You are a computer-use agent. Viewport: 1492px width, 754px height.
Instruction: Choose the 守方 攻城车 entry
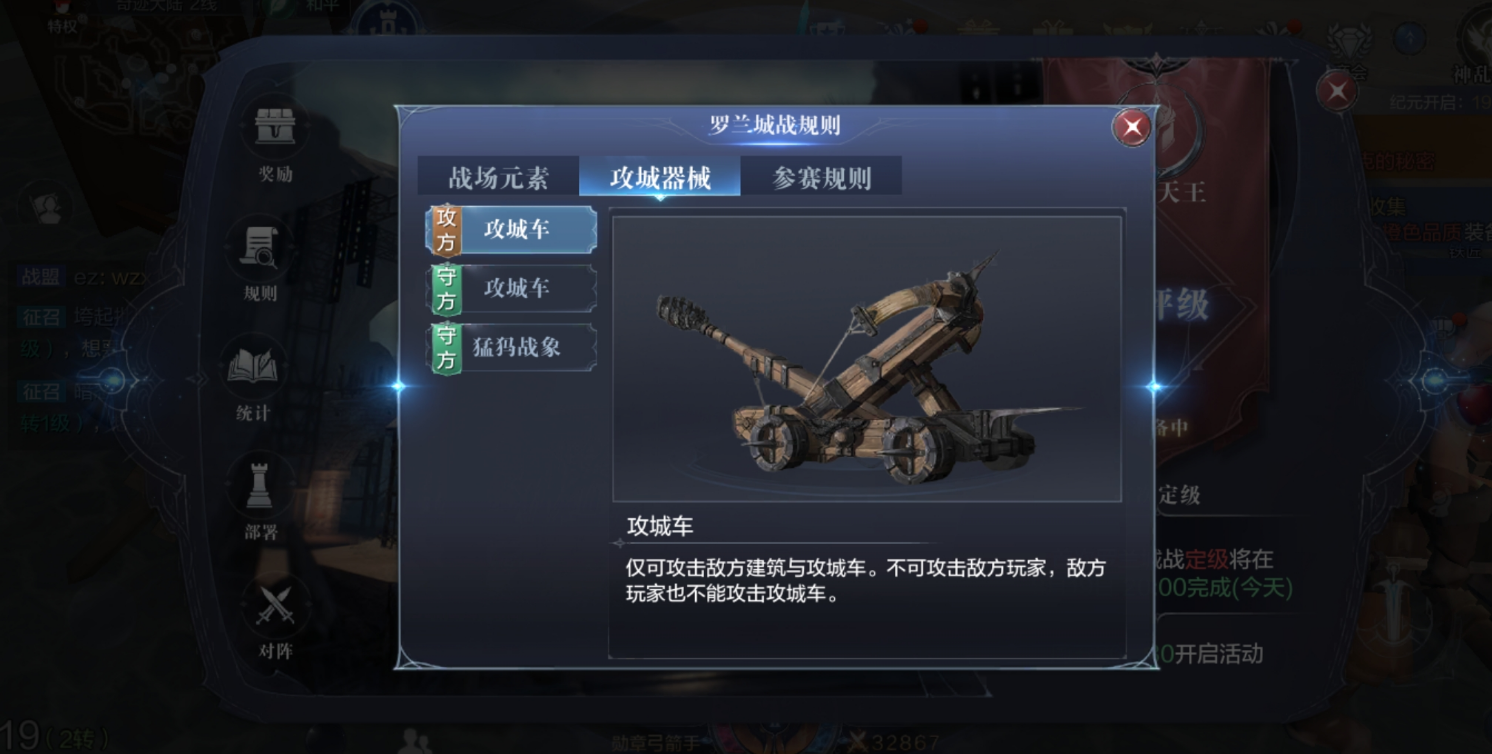[513, 289]
